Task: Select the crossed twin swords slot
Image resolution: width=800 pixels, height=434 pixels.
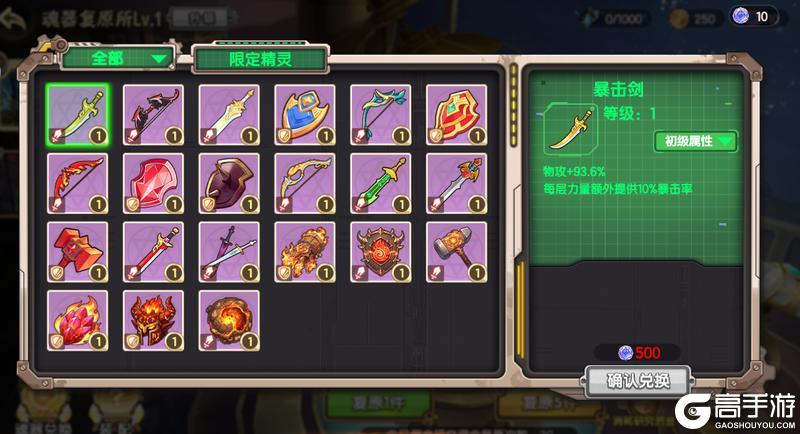Action: [x=229, y=251]
